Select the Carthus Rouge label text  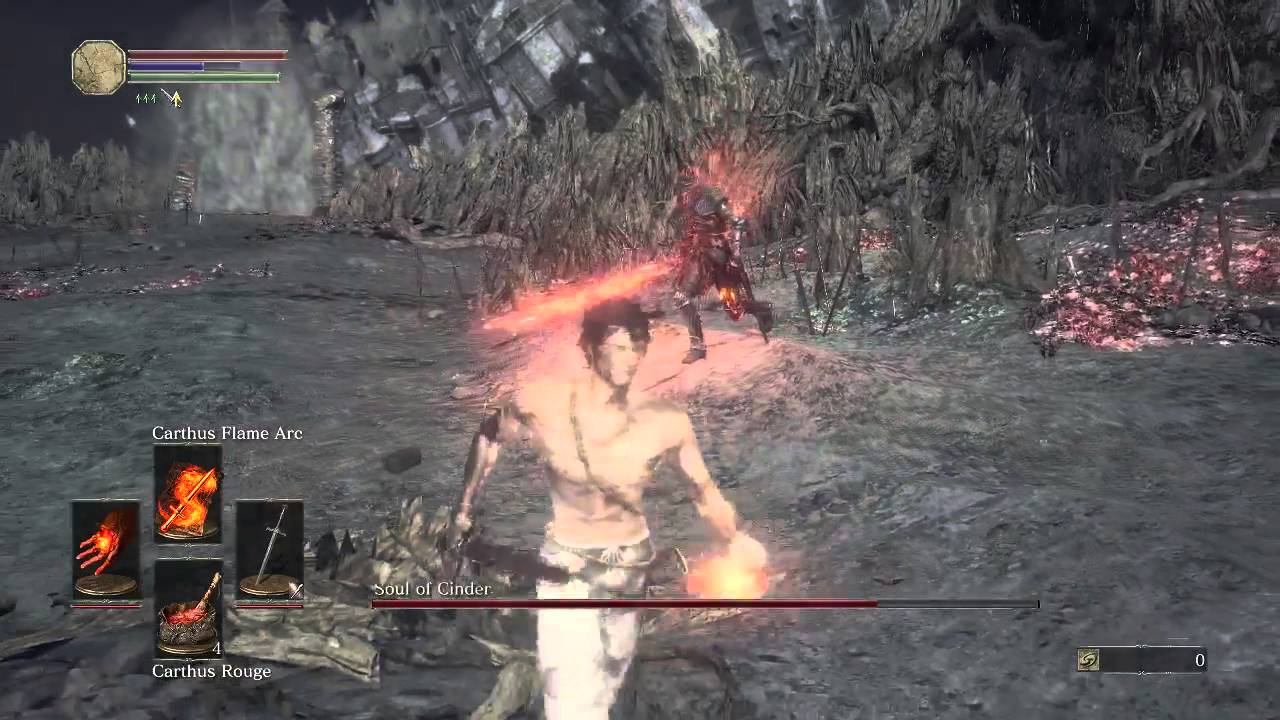(x=211, y=671)
